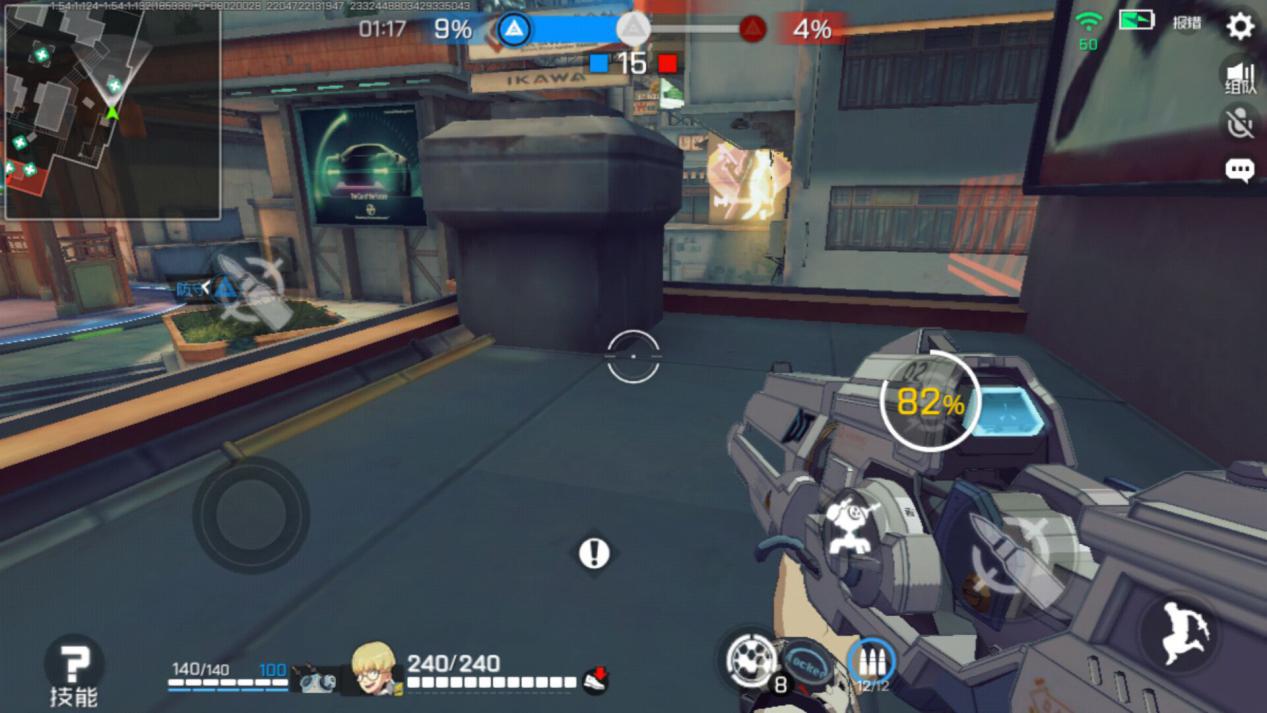Image resolution: width=1267 pixels, height=713 pixels.
Task: Open the gear settings menu
Action: point(1240,26)
